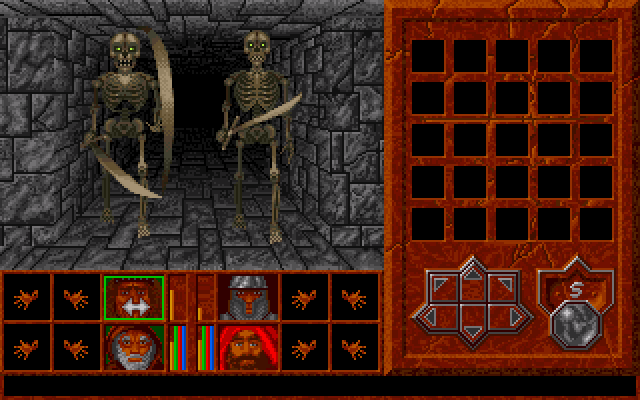Select the gray-bearded hooded wizard portrait
640x400 pixels.
point(133,346)
